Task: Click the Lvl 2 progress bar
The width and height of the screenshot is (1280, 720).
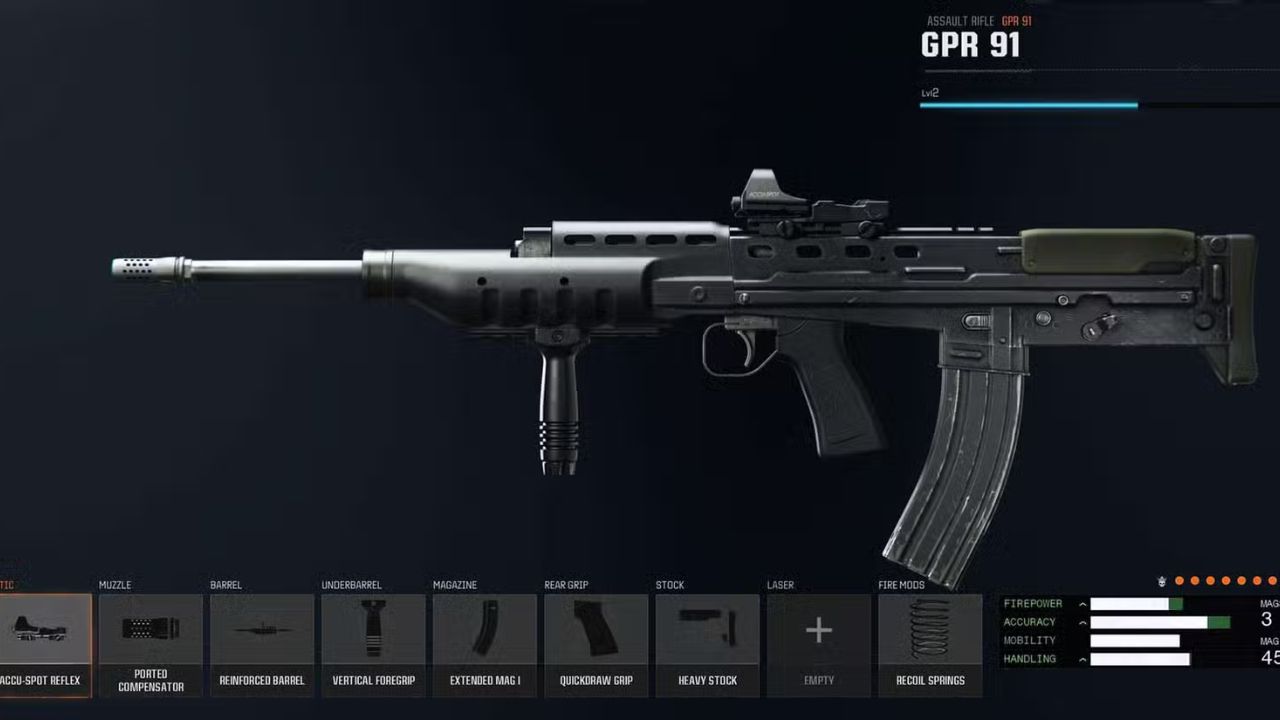Action: pyautogui.click(x=1028, y=104)
